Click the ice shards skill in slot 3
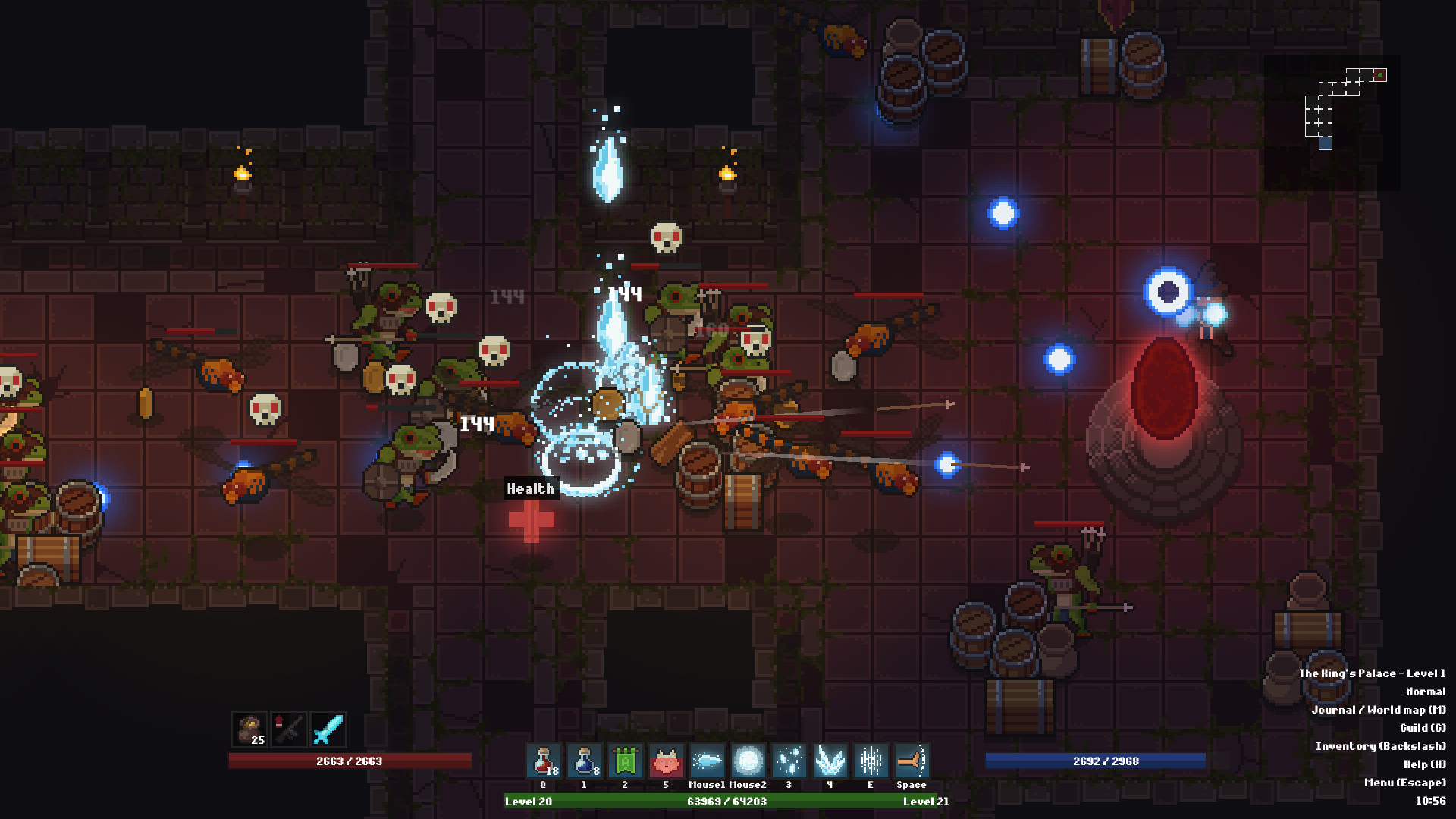The height and width of the screenshot is (819, 1456). [788, 762]
